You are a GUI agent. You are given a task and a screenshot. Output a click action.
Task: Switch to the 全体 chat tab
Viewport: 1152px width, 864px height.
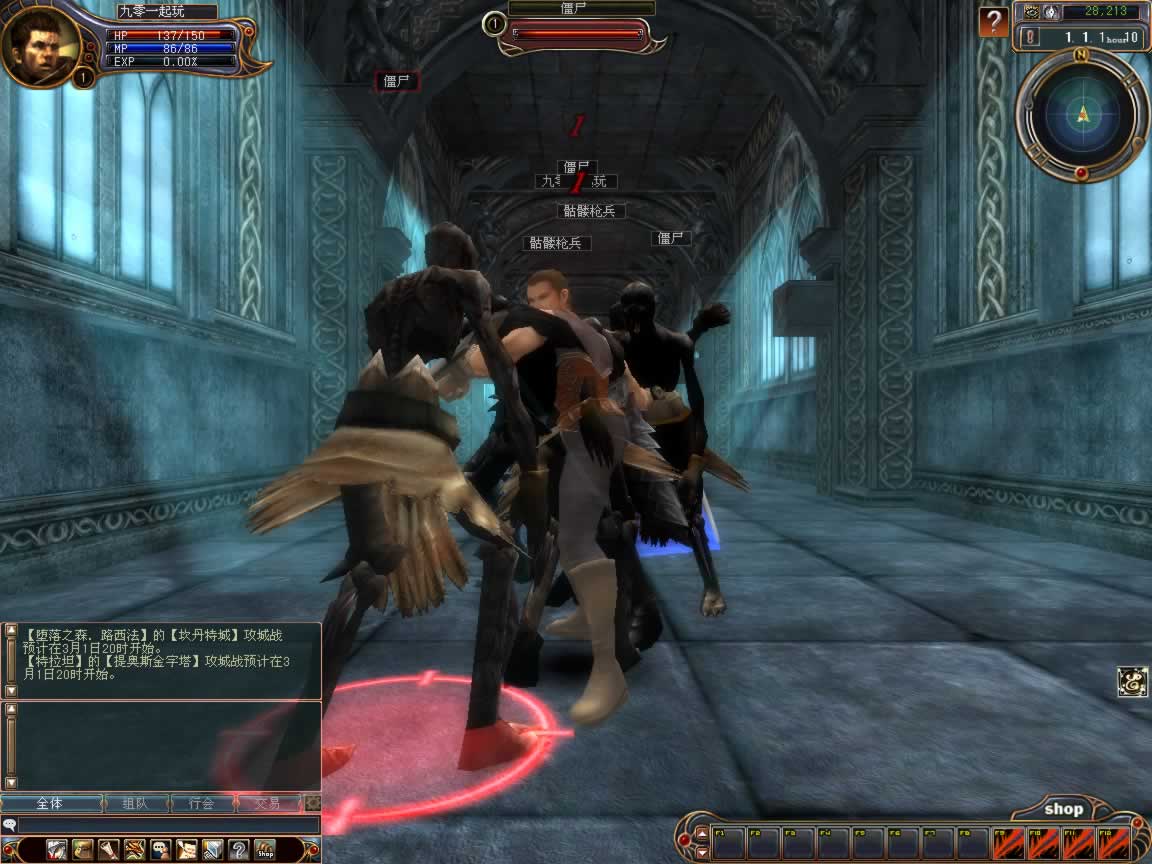[x=51, y=803]
